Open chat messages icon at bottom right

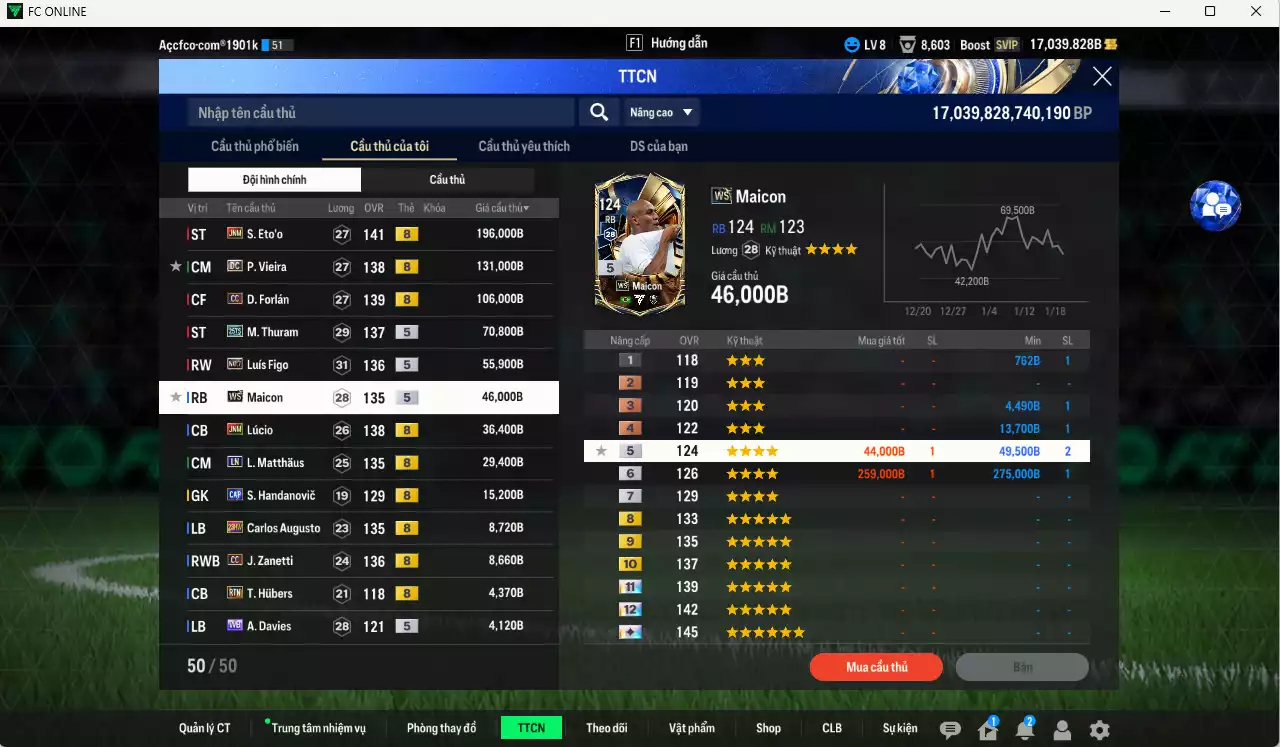(950, 727)
